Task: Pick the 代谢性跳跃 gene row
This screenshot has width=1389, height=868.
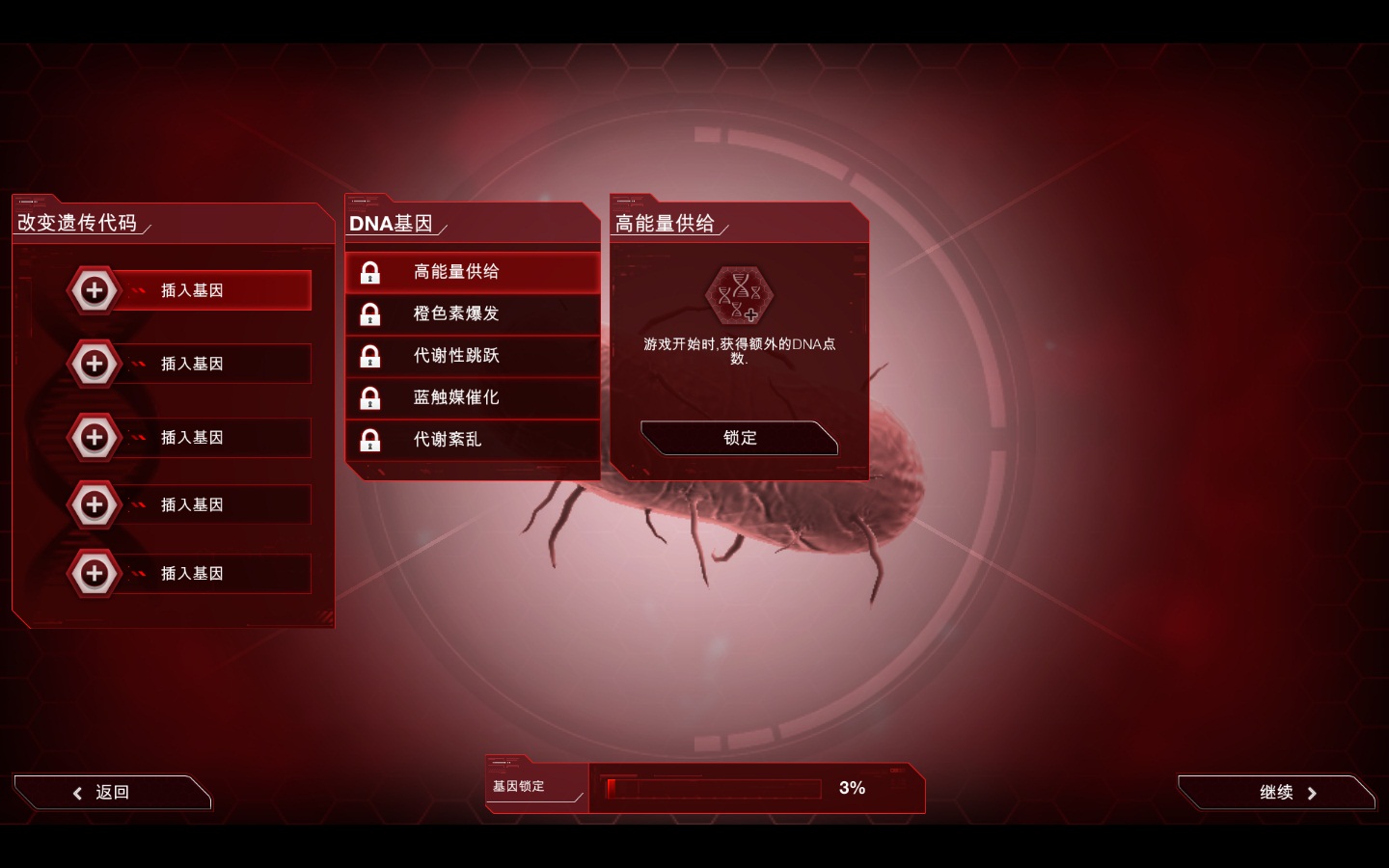Action: coord(473,356)
